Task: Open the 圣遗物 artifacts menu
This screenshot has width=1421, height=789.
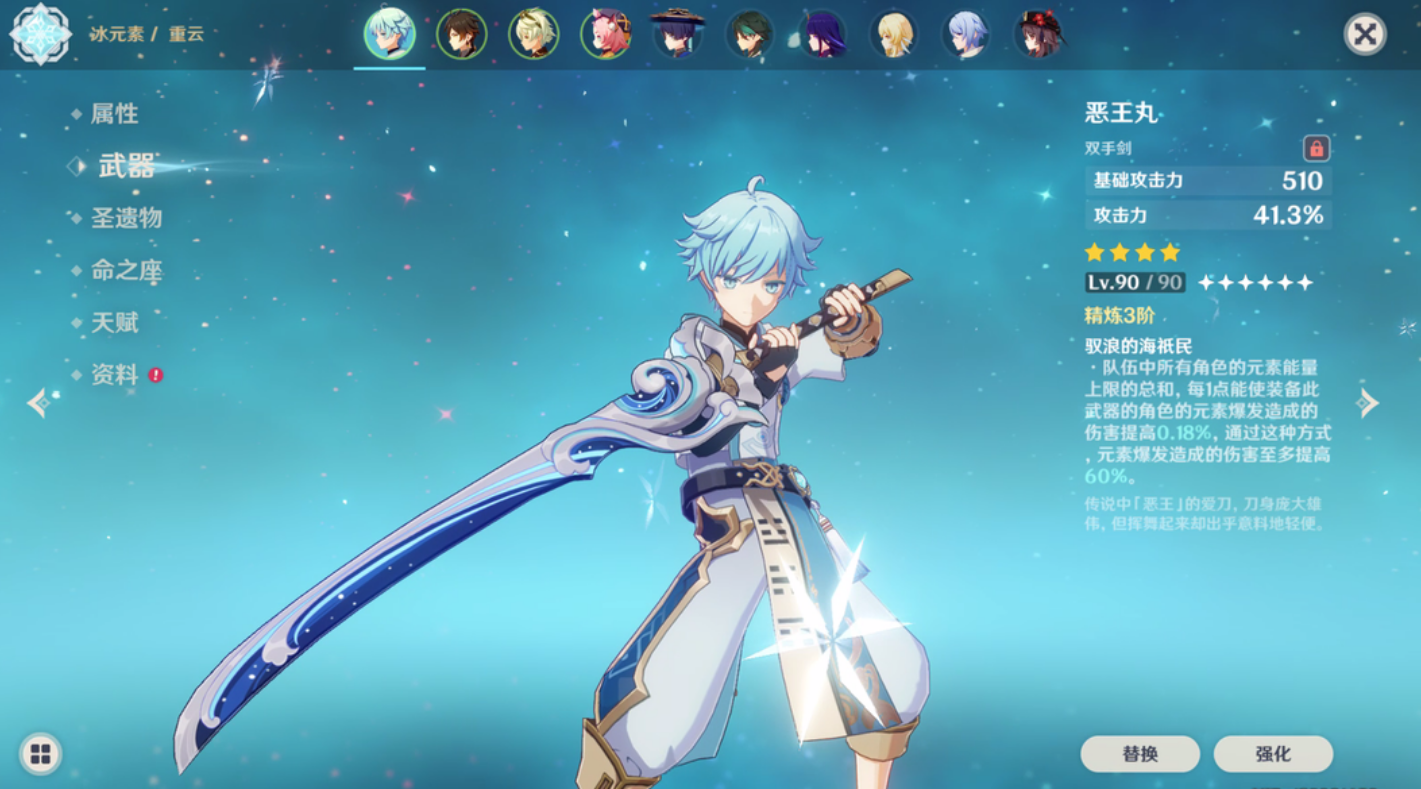Action: point(126,218)
